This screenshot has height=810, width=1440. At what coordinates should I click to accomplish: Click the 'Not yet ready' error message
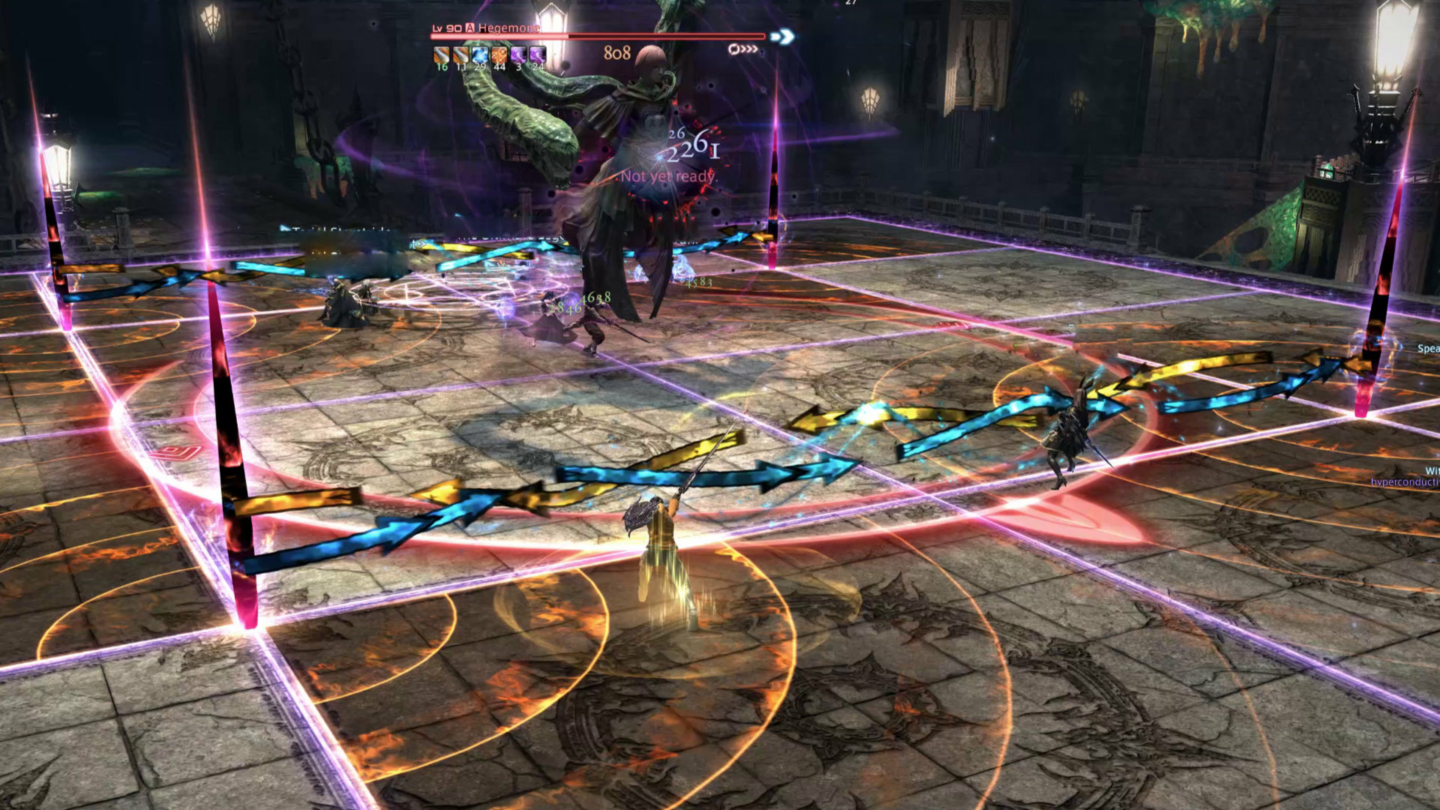click(665, 176)
